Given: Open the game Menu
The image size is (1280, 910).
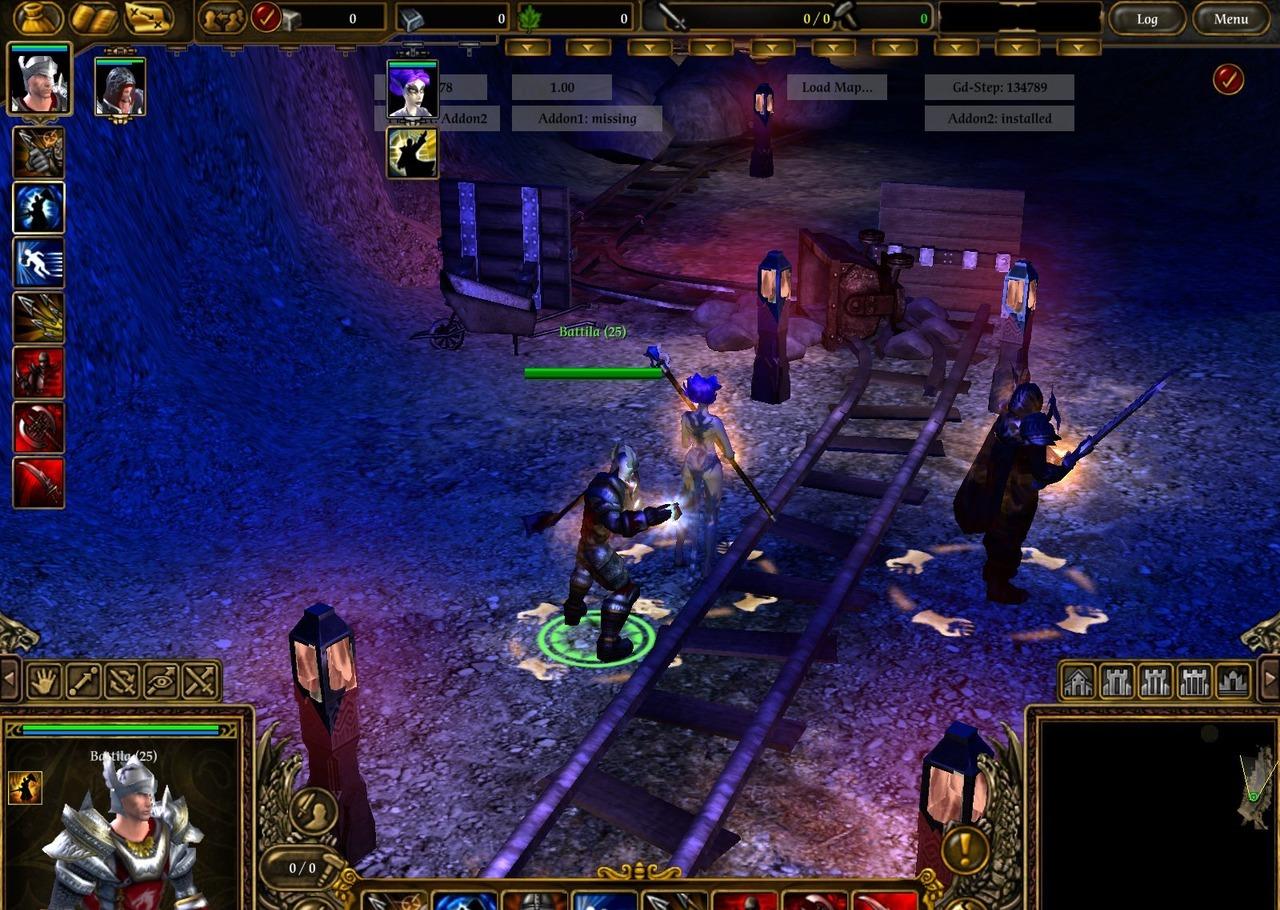Looking at the screenshot, I should pyautogui.click(x=1230, y=19).
